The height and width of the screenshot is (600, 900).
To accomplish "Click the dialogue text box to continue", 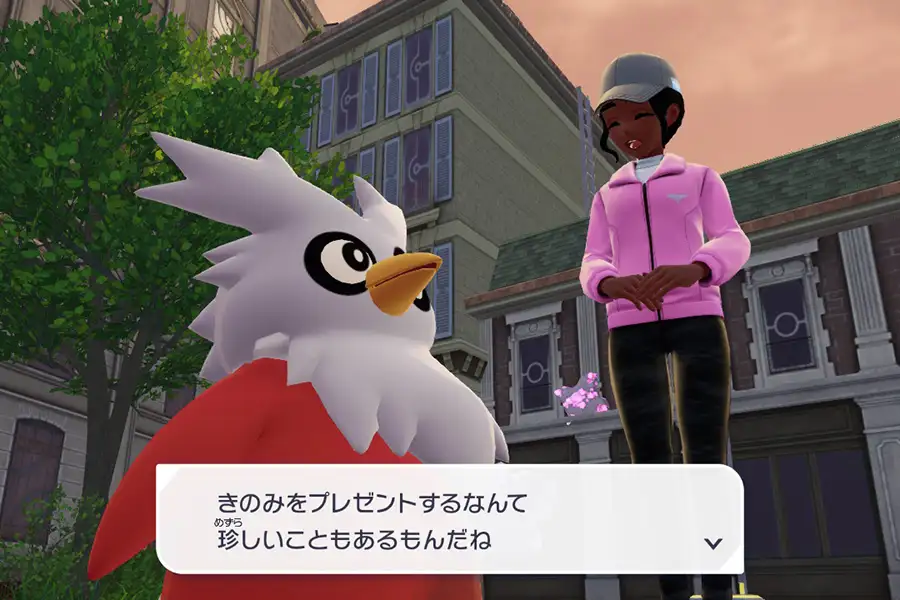I will point(450,520).
